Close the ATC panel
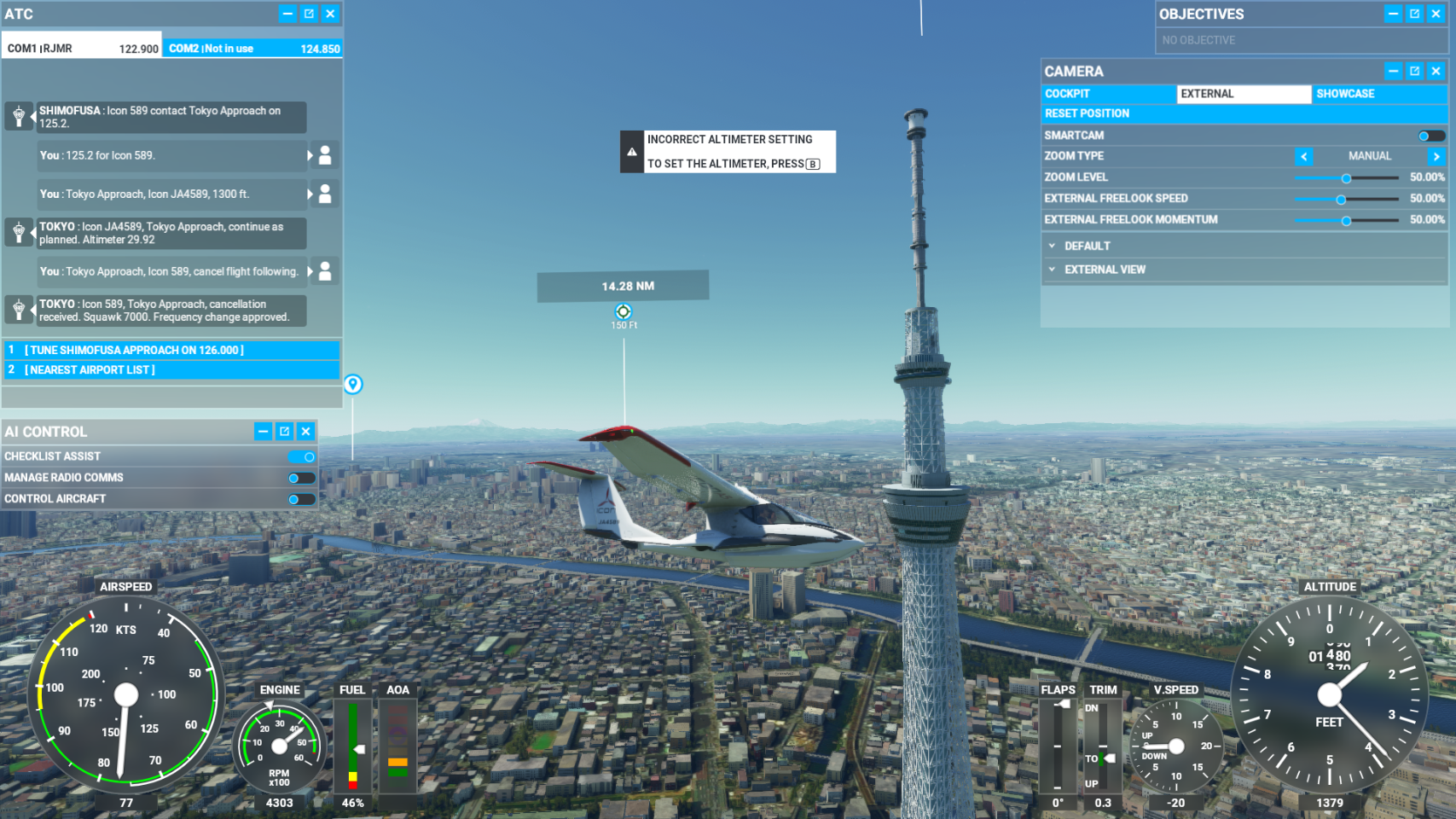 330,14
